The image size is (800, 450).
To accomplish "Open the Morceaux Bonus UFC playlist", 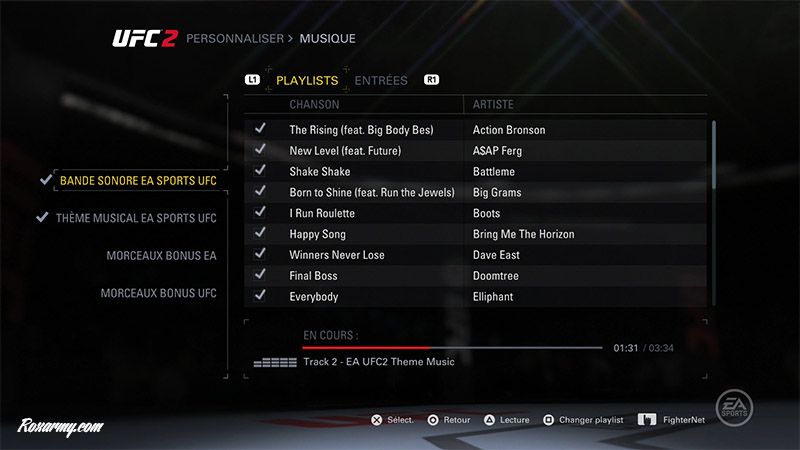I will [158, 293].
